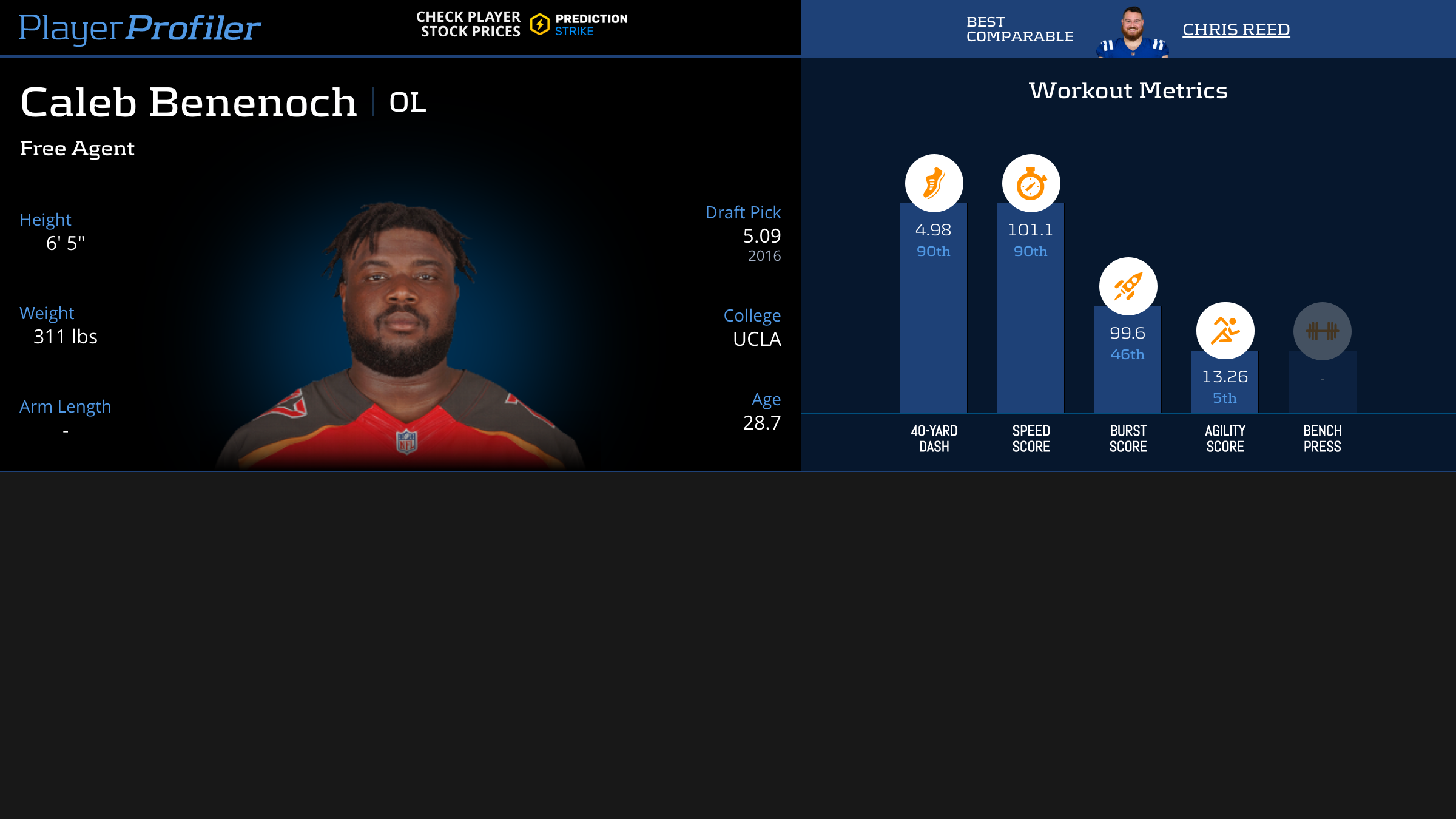1456x819 pixels.
Task: Select the Agility Score runner icon
Action: (1225, 331)
